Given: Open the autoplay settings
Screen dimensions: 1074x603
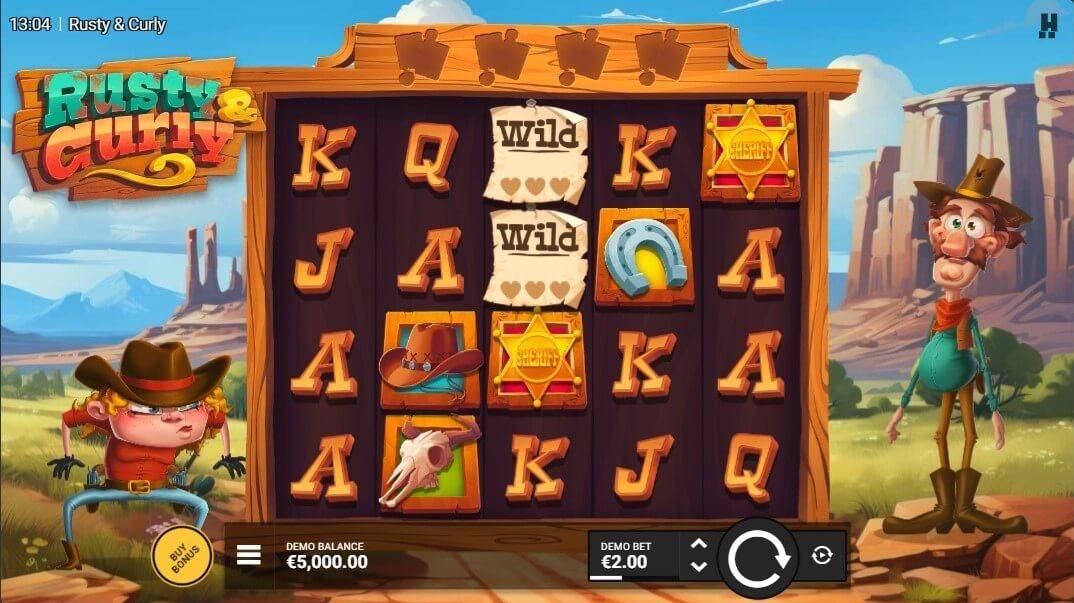Looking at the screenshot, I should (x=822, y=556).
